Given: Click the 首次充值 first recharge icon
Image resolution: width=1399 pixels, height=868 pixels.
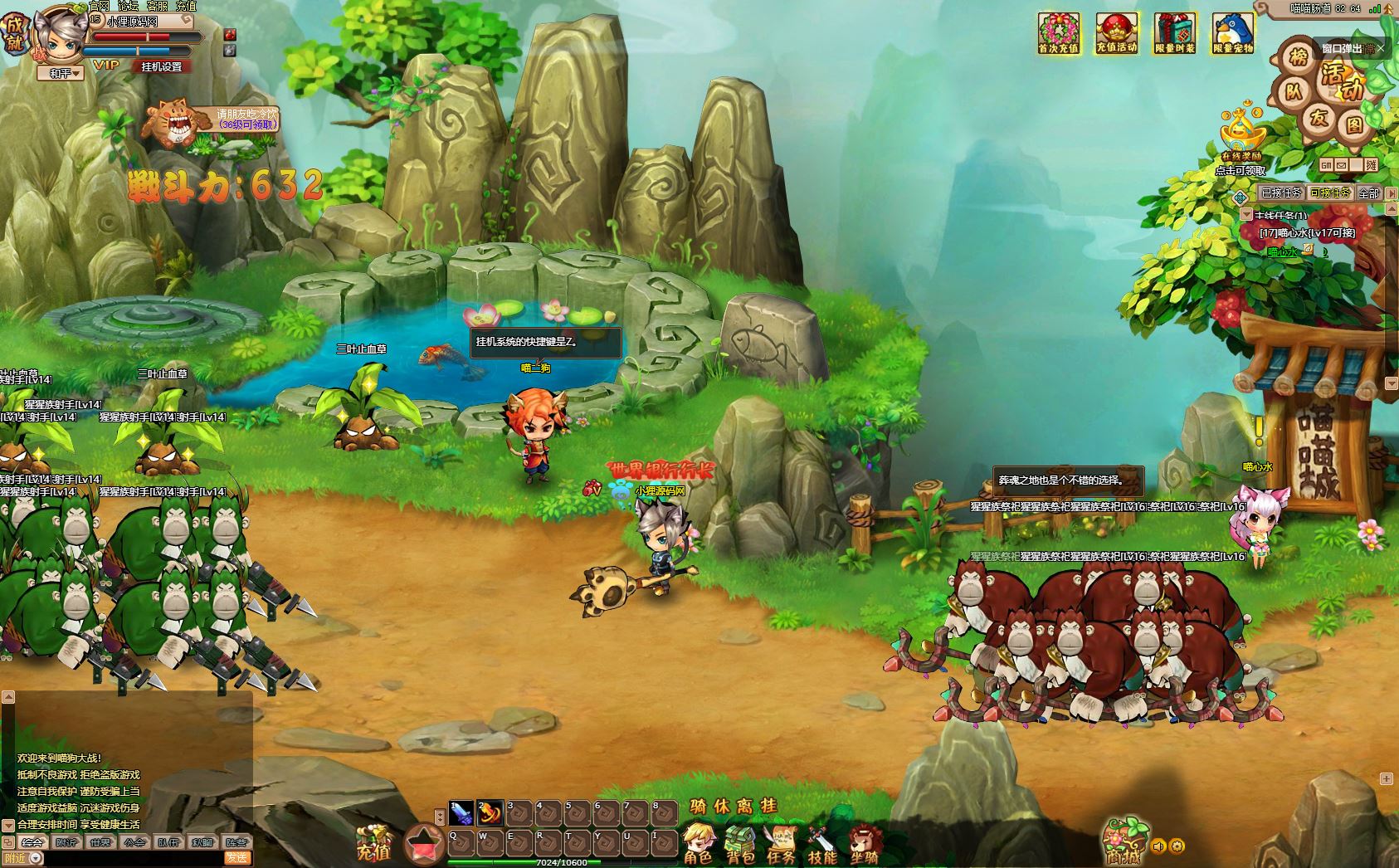Looking at the screenshot, I should click(1058, 33).
